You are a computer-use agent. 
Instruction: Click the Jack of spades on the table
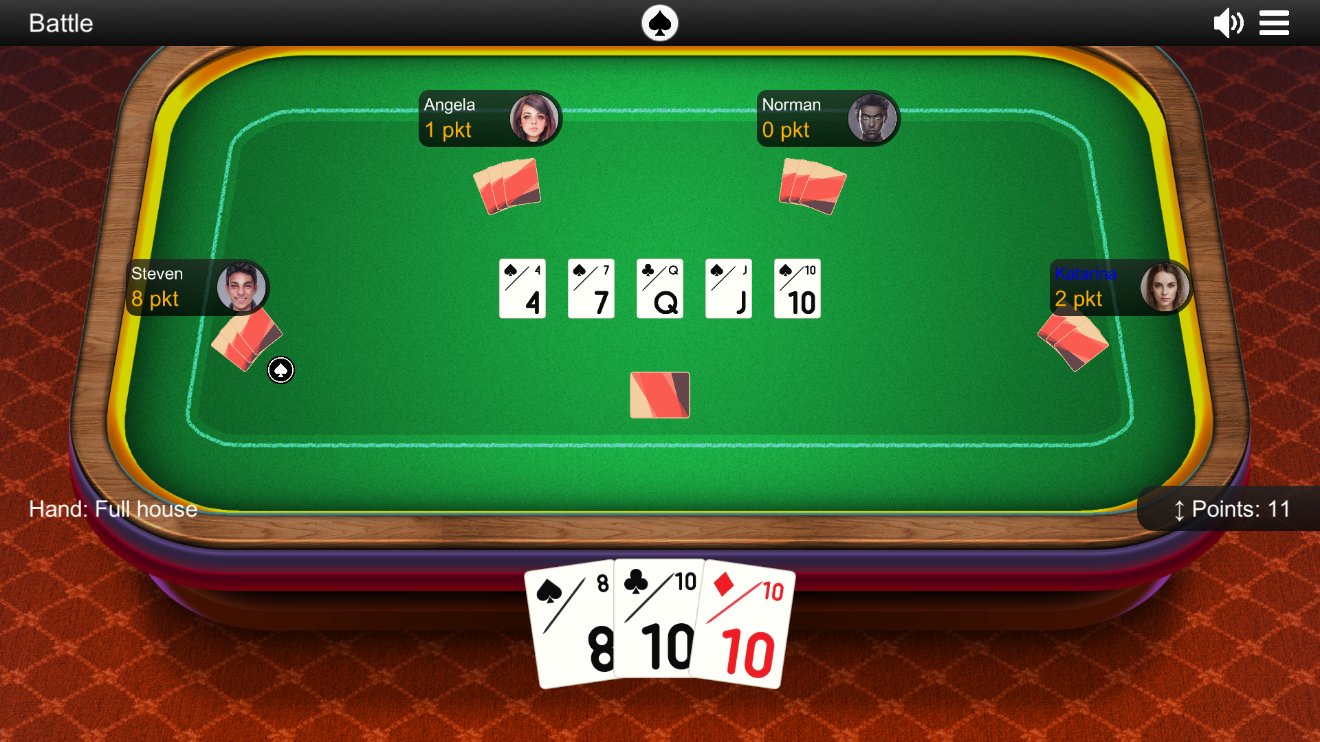tap(728, 288)
